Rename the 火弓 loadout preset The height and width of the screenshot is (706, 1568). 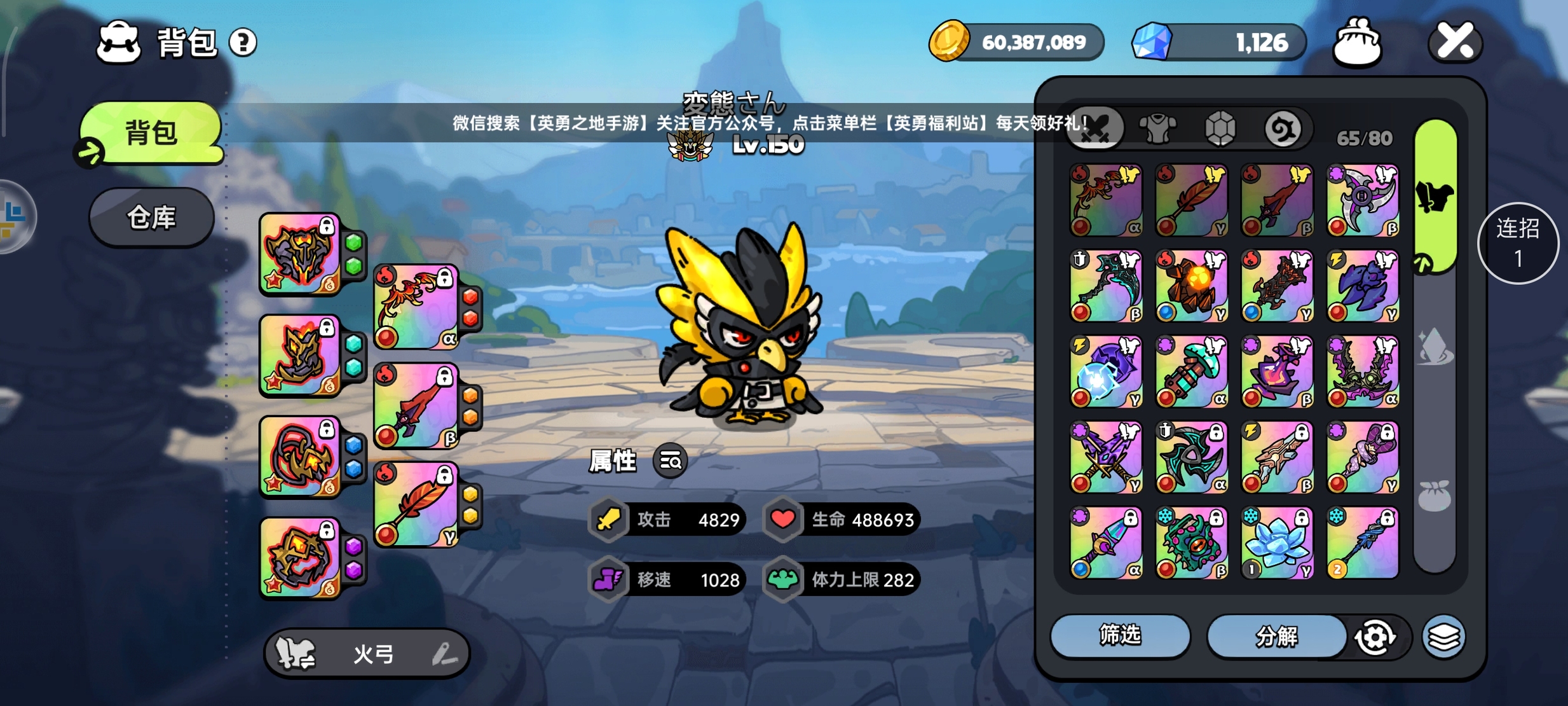pos(444,653)
